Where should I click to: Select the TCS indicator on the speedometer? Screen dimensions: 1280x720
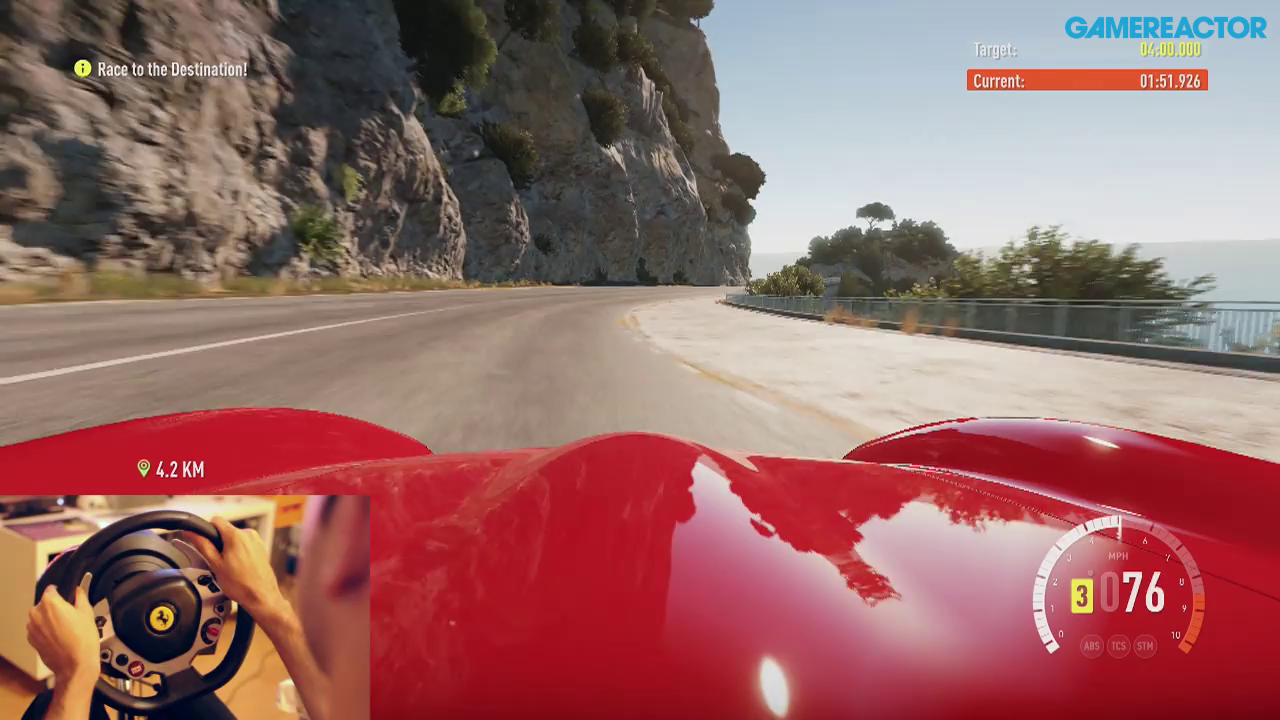pyautogui.click(x=1119, y=645)
